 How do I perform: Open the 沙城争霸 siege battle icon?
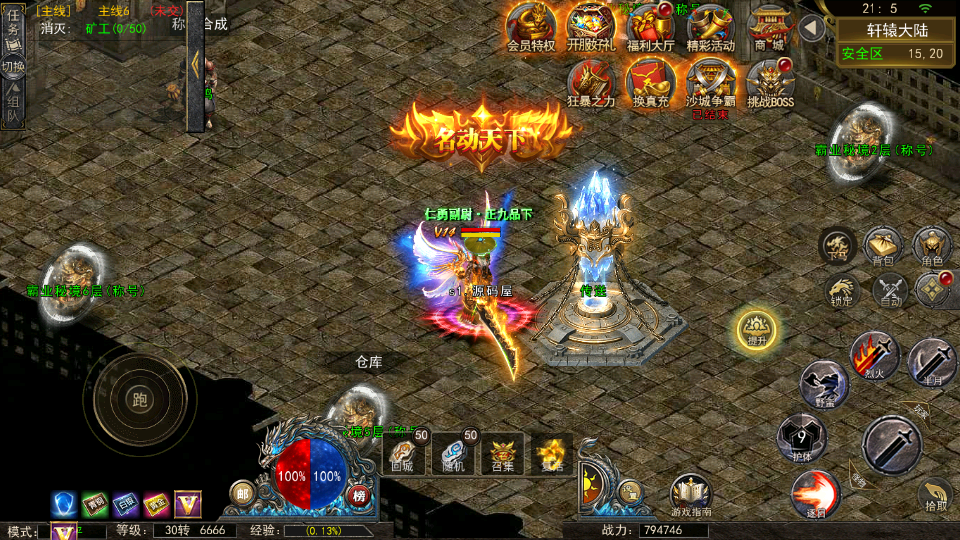(x=711, y=81)
